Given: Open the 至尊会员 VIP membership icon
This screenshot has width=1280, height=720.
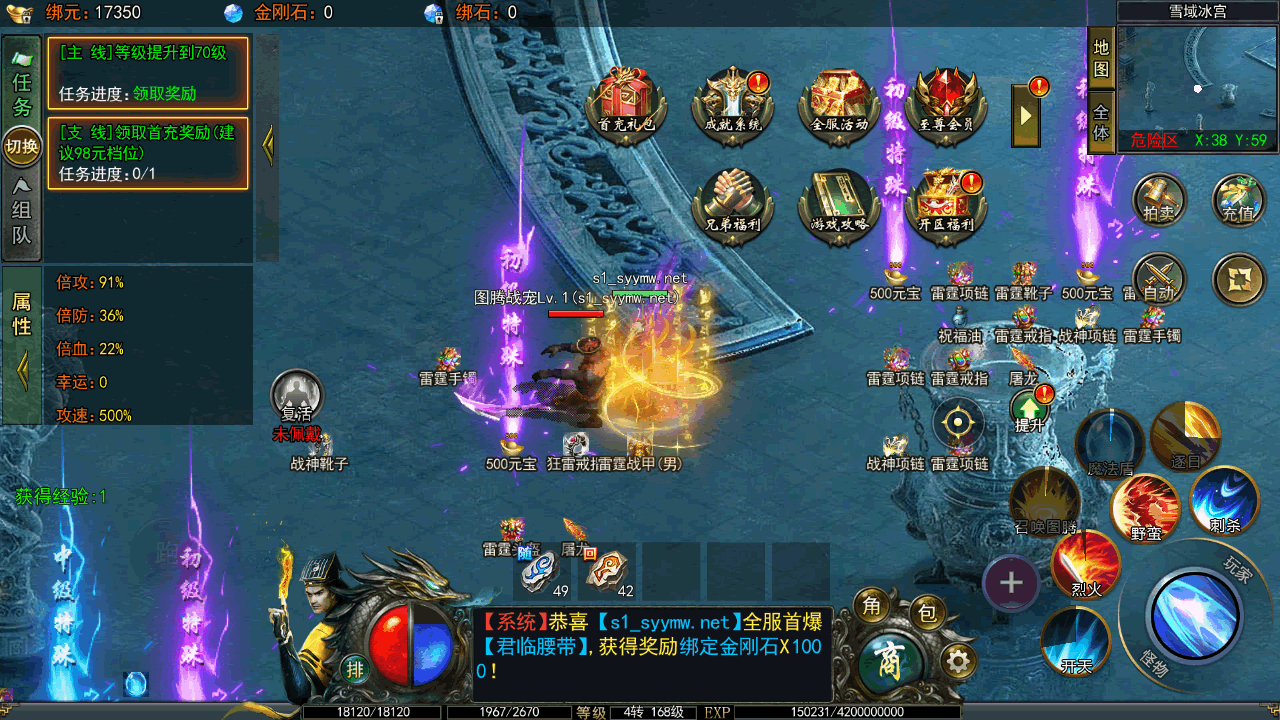Looking at the screenshot, I should pos(945,102).
